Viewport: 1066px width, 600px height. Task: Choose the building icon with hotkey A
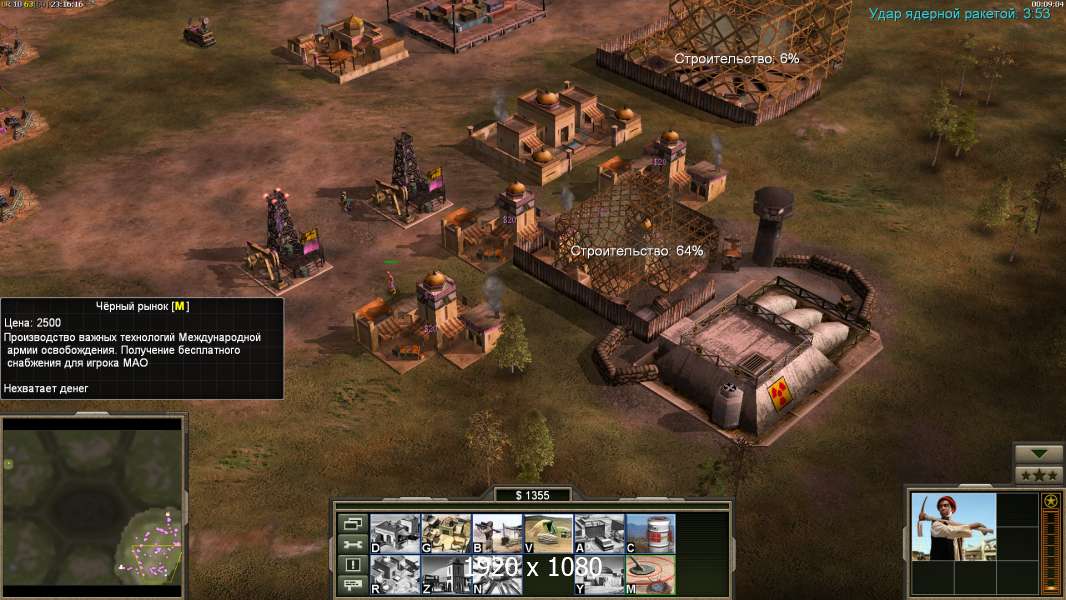[x=599, y=533]
